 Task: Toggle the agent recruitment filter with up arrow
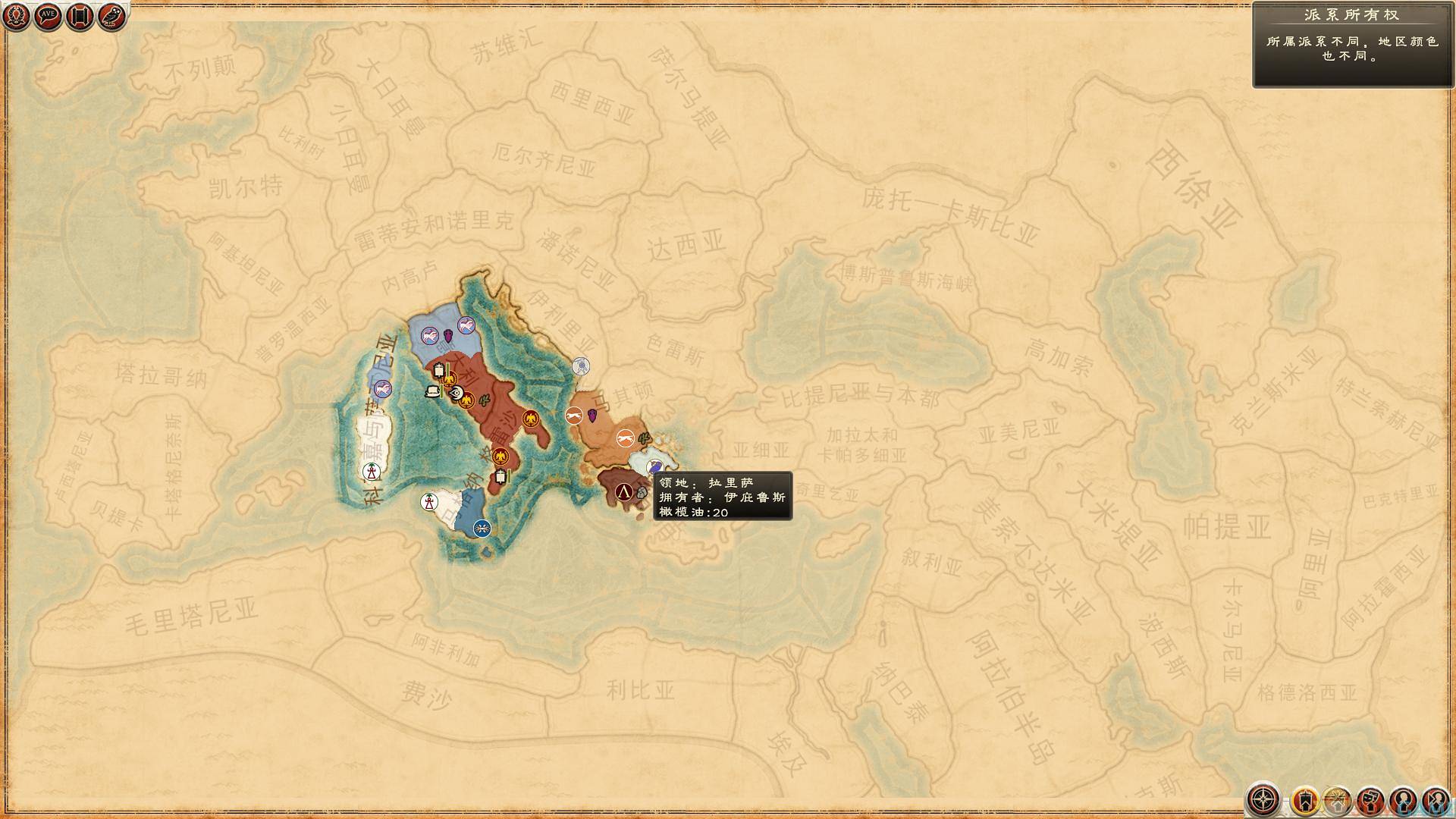[x=1338, y=799]
